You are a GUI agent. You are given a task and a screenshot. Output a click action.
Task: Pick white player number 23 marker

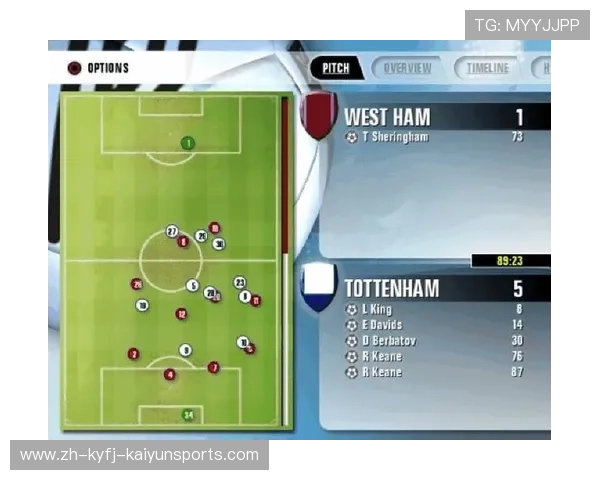pyautogui.click(x=240, y=283)
